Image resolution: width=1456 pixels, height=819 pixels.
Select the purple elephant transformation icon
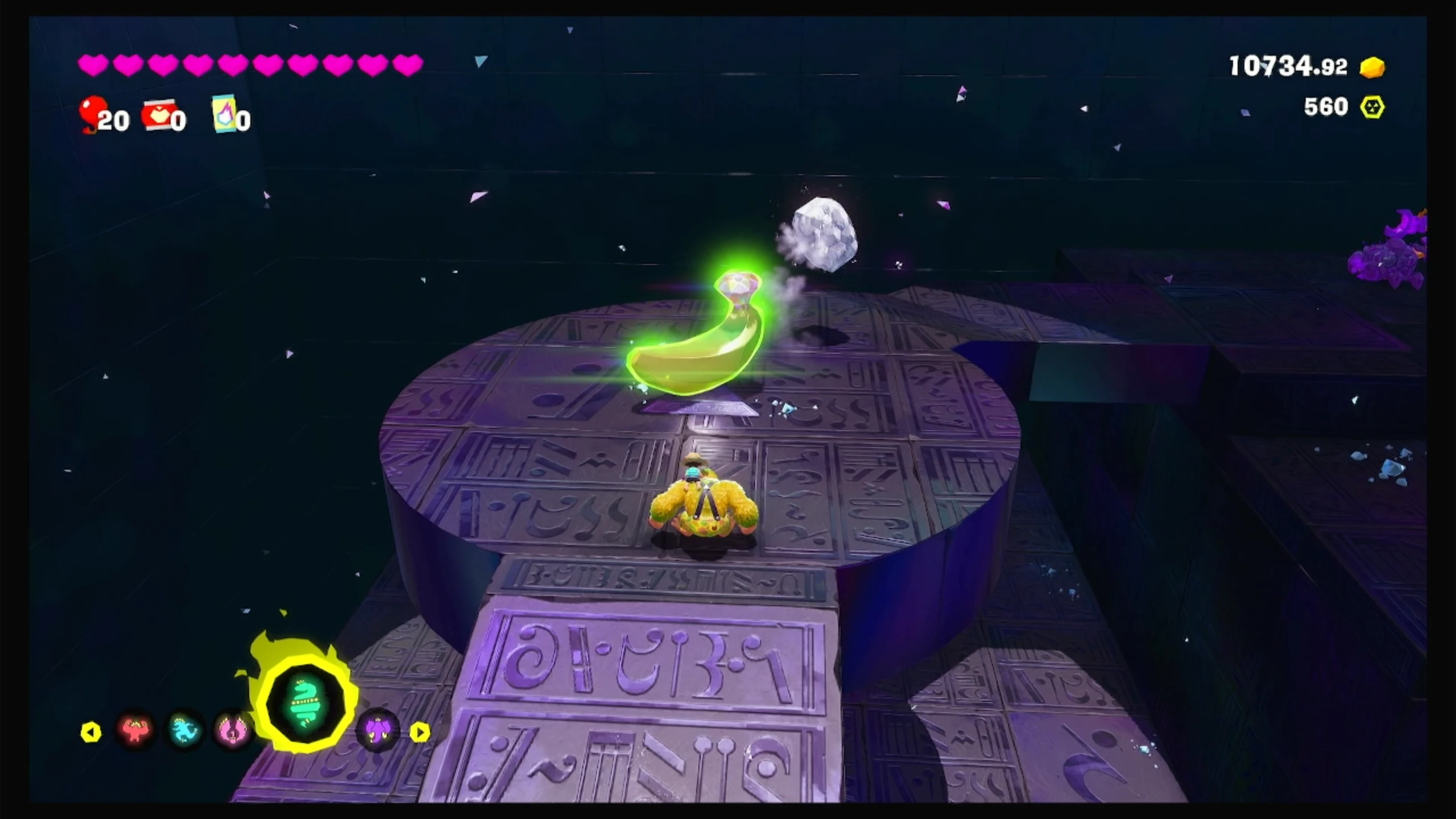coord(377,730)
